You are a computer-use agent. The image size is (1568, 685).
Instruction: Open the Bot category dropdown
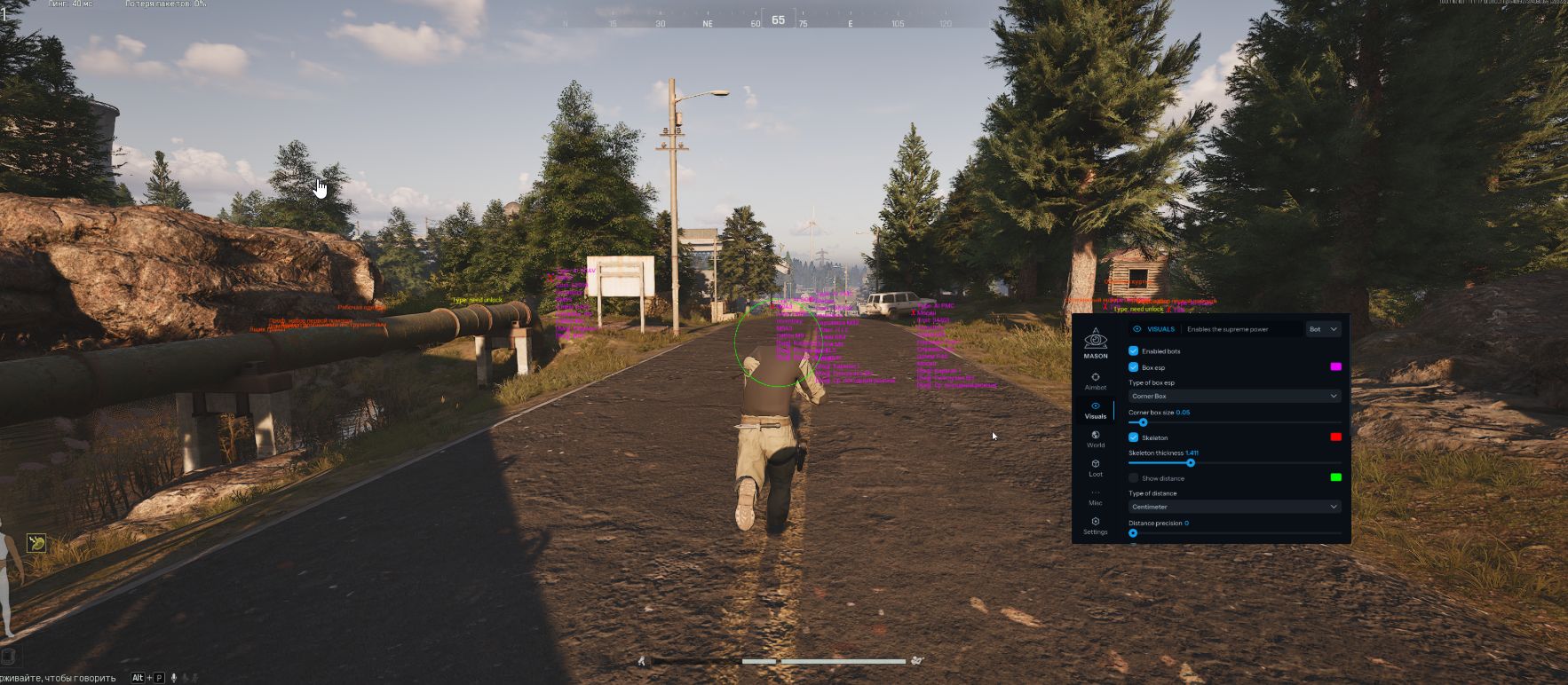tap(1323, 329)
